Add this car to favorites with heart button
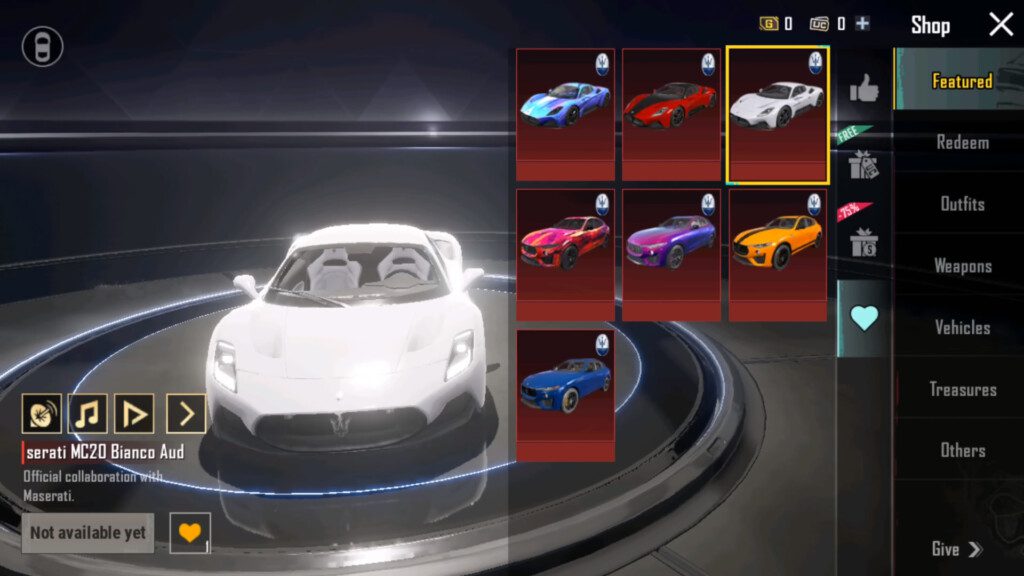 tap(189, 532)
